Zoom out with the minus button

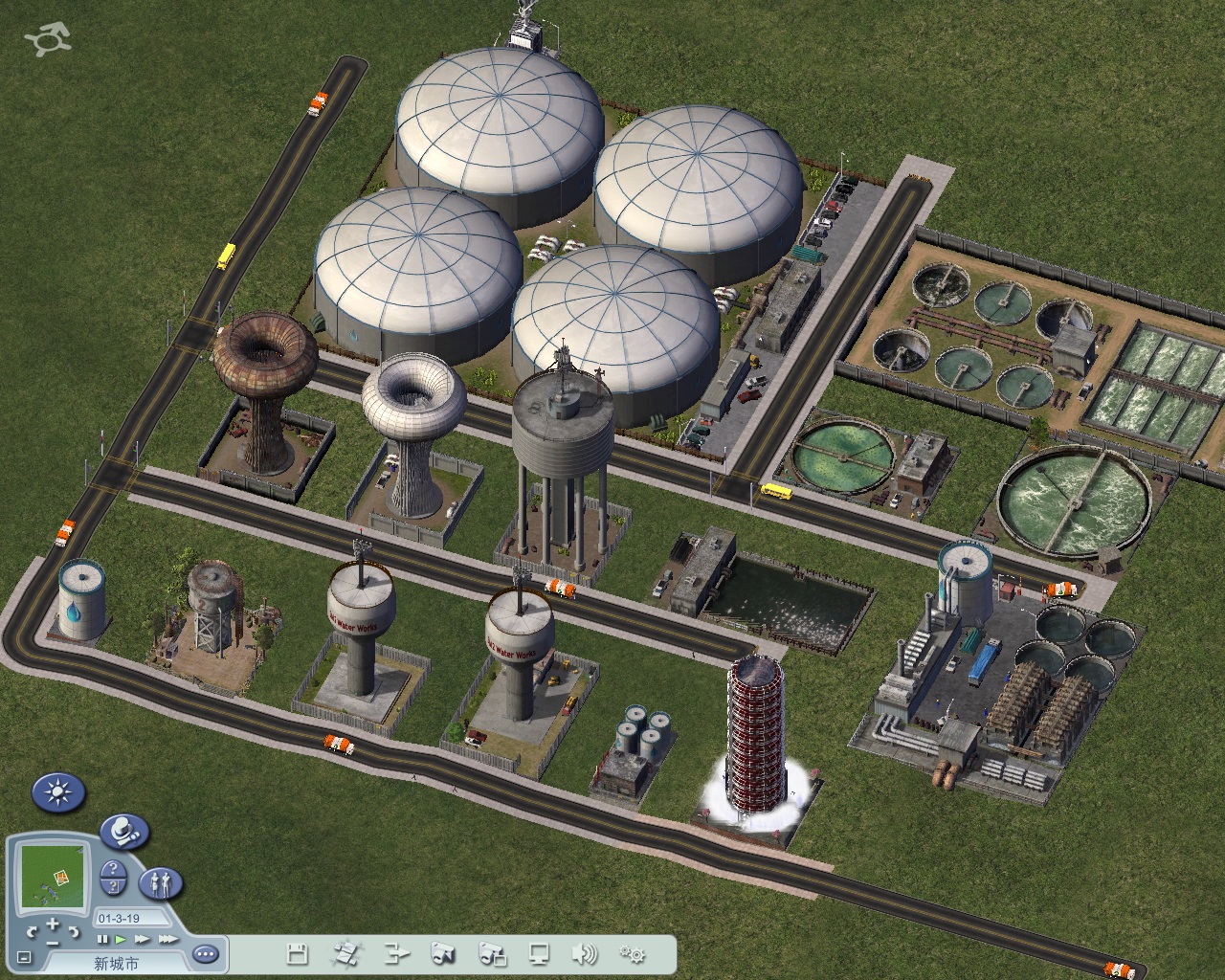click(x=53, y=942)
